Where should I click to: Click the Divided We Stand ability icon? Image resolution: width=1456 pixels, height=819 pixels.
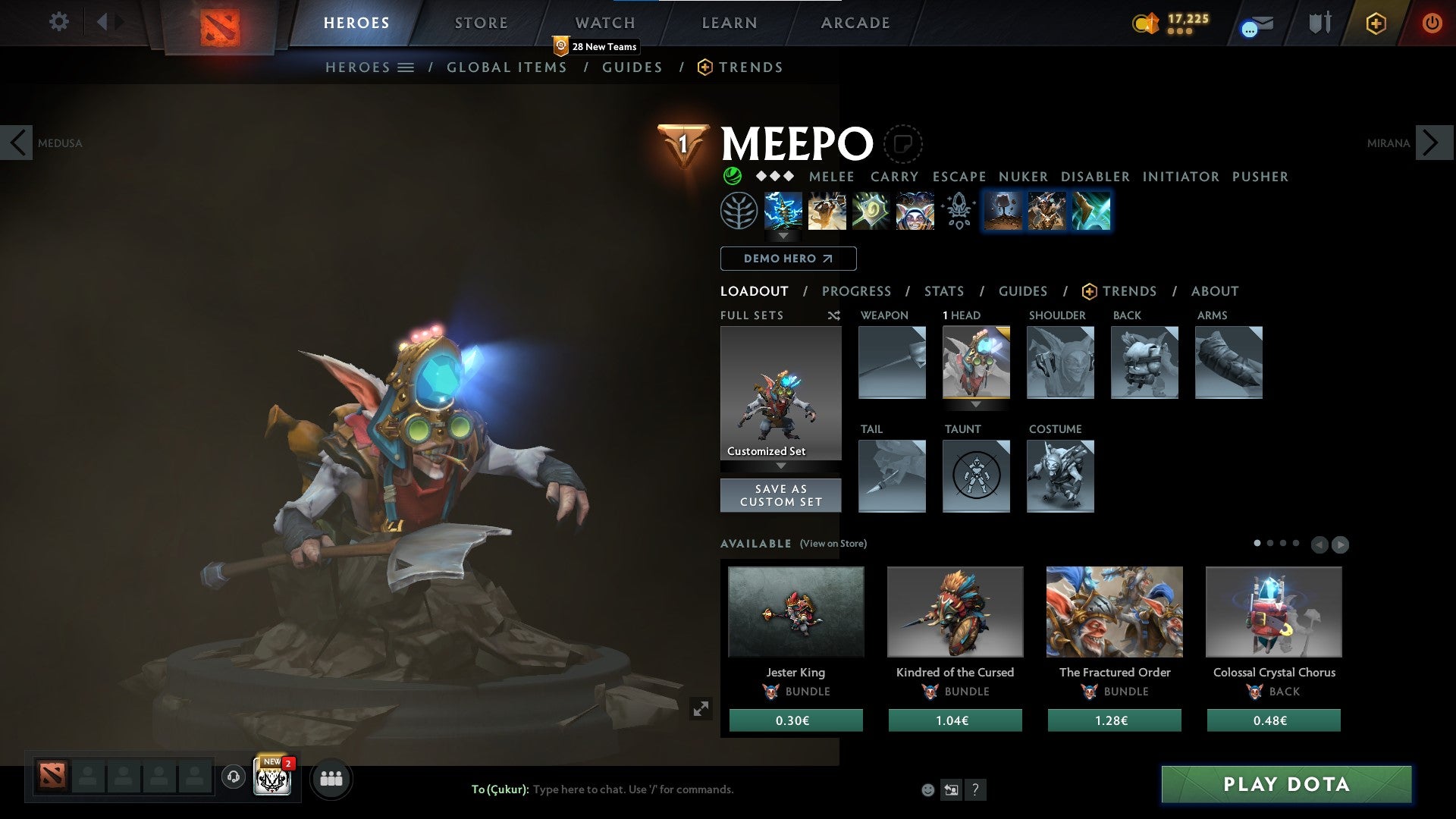tap(915, 211)
